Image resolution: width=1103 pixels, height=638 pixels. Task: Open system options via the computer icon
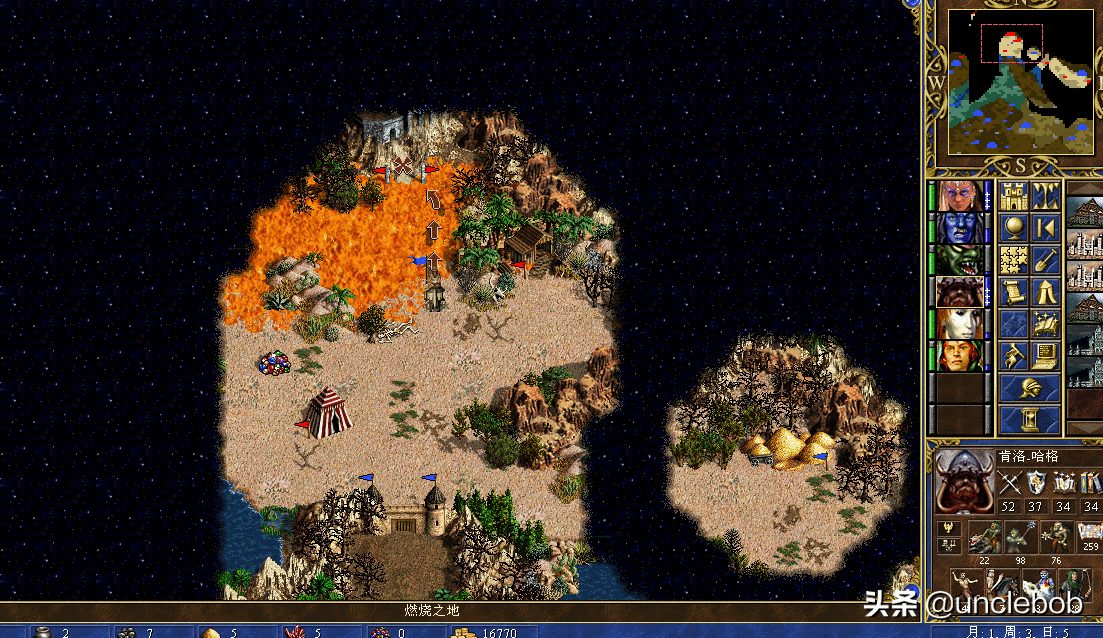click(x=1046, y=356)
